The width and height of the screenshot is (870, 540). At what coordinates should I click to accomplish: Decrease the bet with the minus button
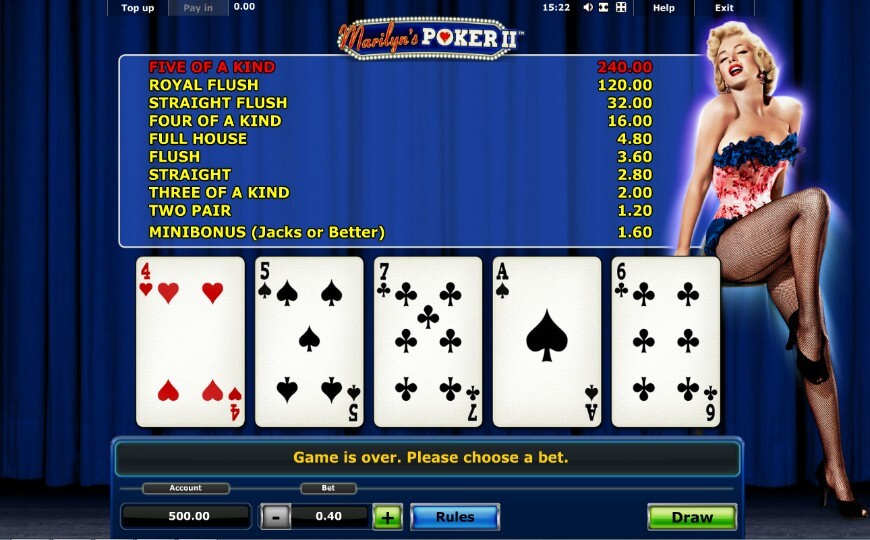(x=275, y=517)
